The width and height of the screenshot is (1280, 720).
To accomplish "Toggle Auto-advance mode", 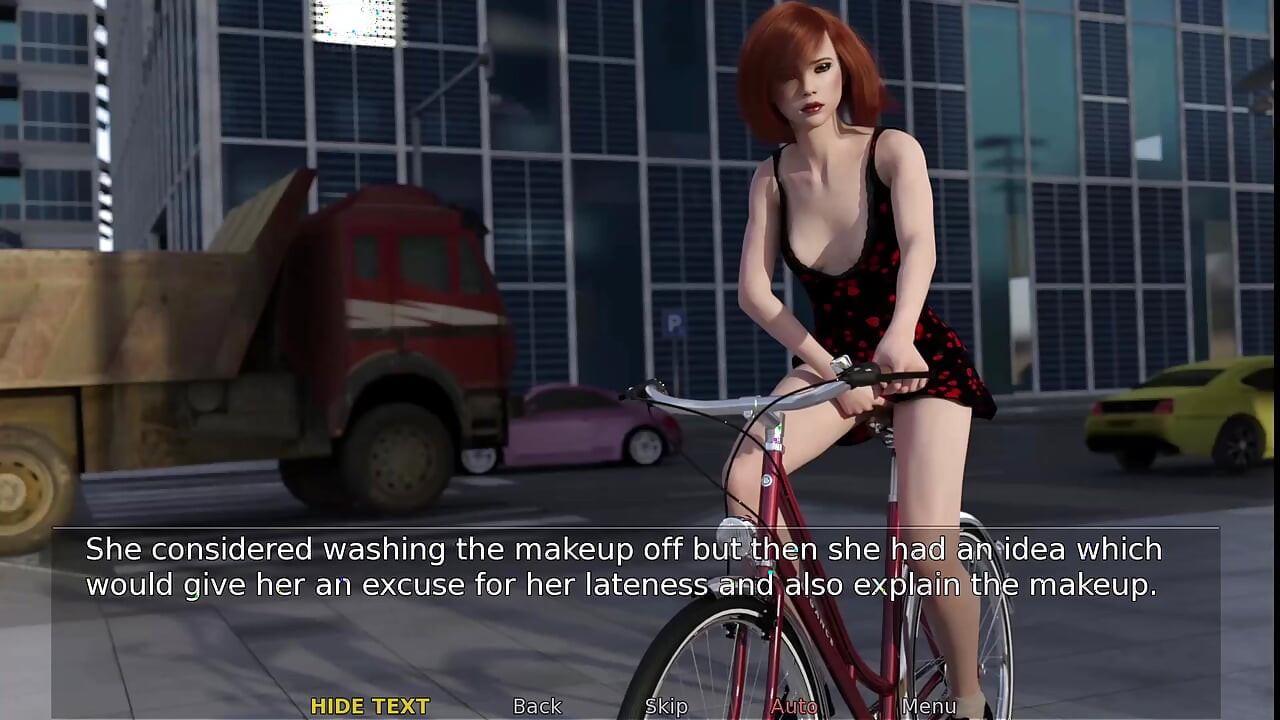I will pos(793,706).
